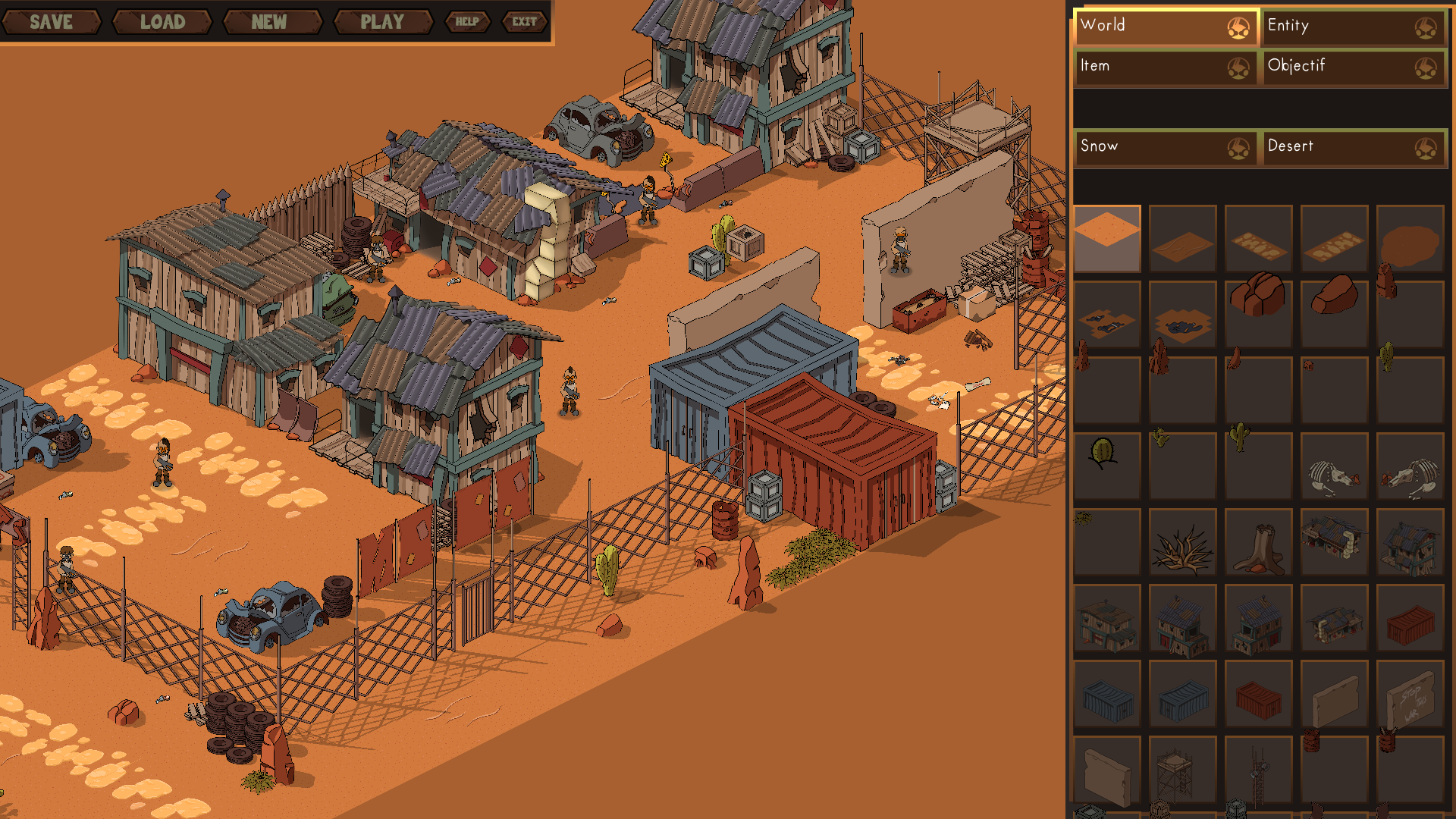Choose the Desert tileset
The height and width of the screenshot is (819, 1456).
pyautogui.click(x=1353, y=147)
